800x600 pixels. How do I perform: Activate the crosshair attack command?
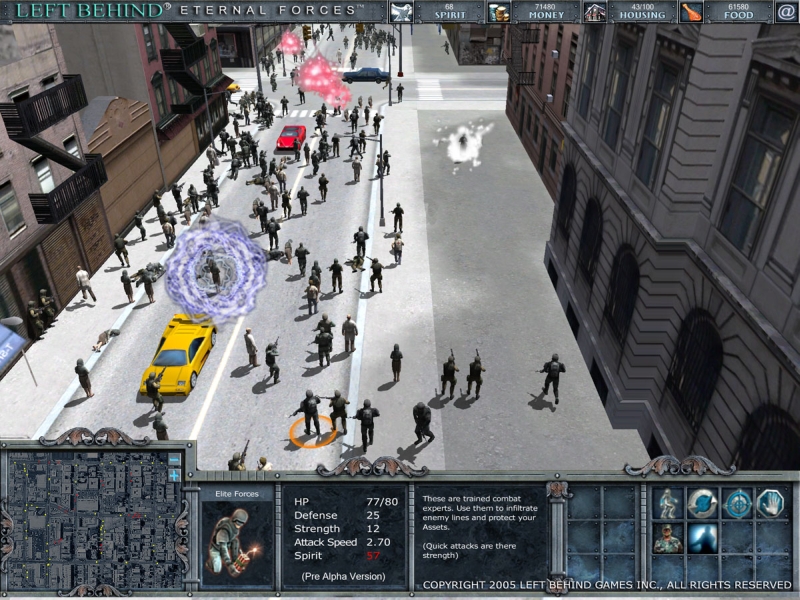pyautogui.click(x=737, y=503)
